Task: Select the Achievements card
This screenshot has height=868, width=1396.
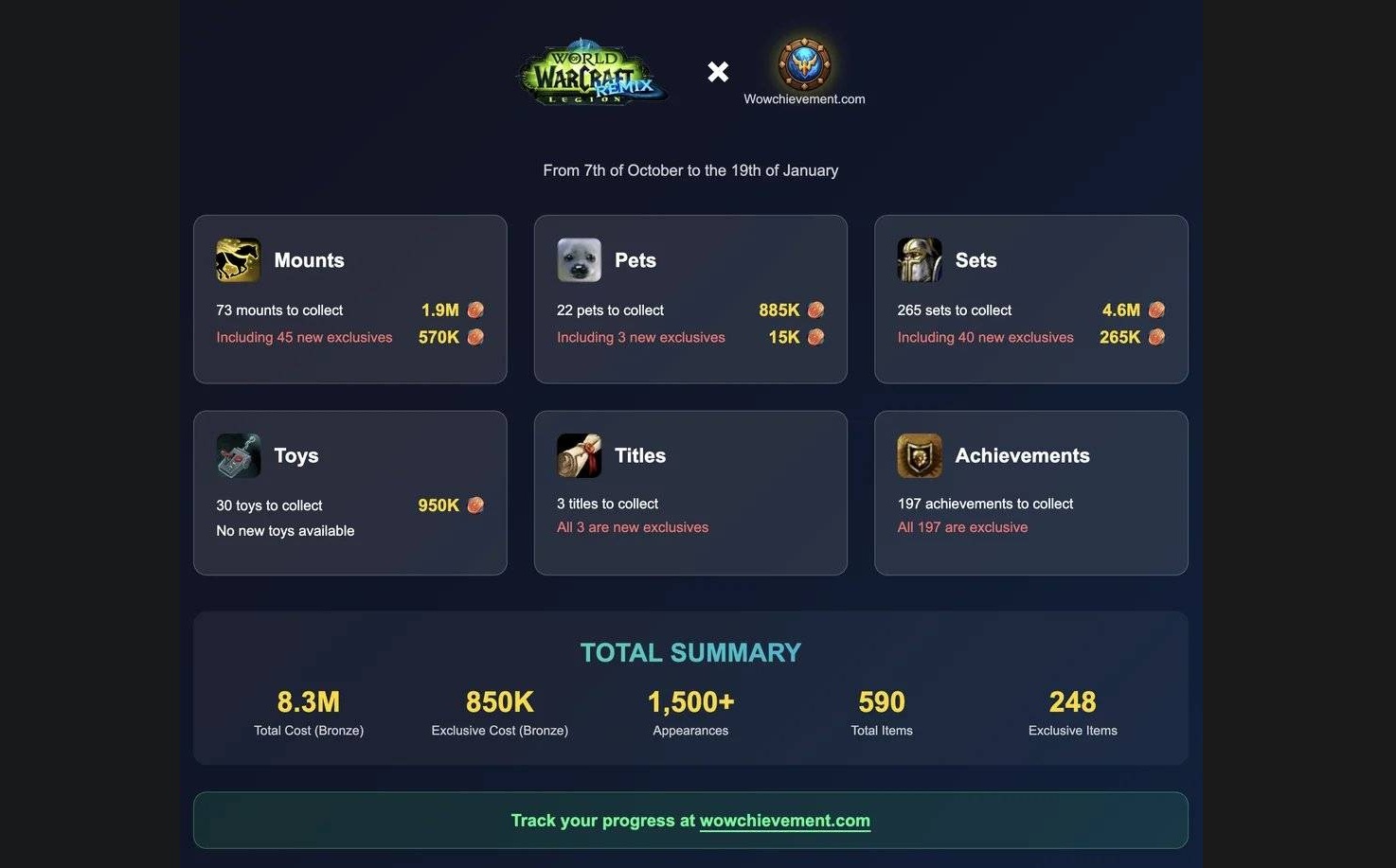Action: point(1031,492)
